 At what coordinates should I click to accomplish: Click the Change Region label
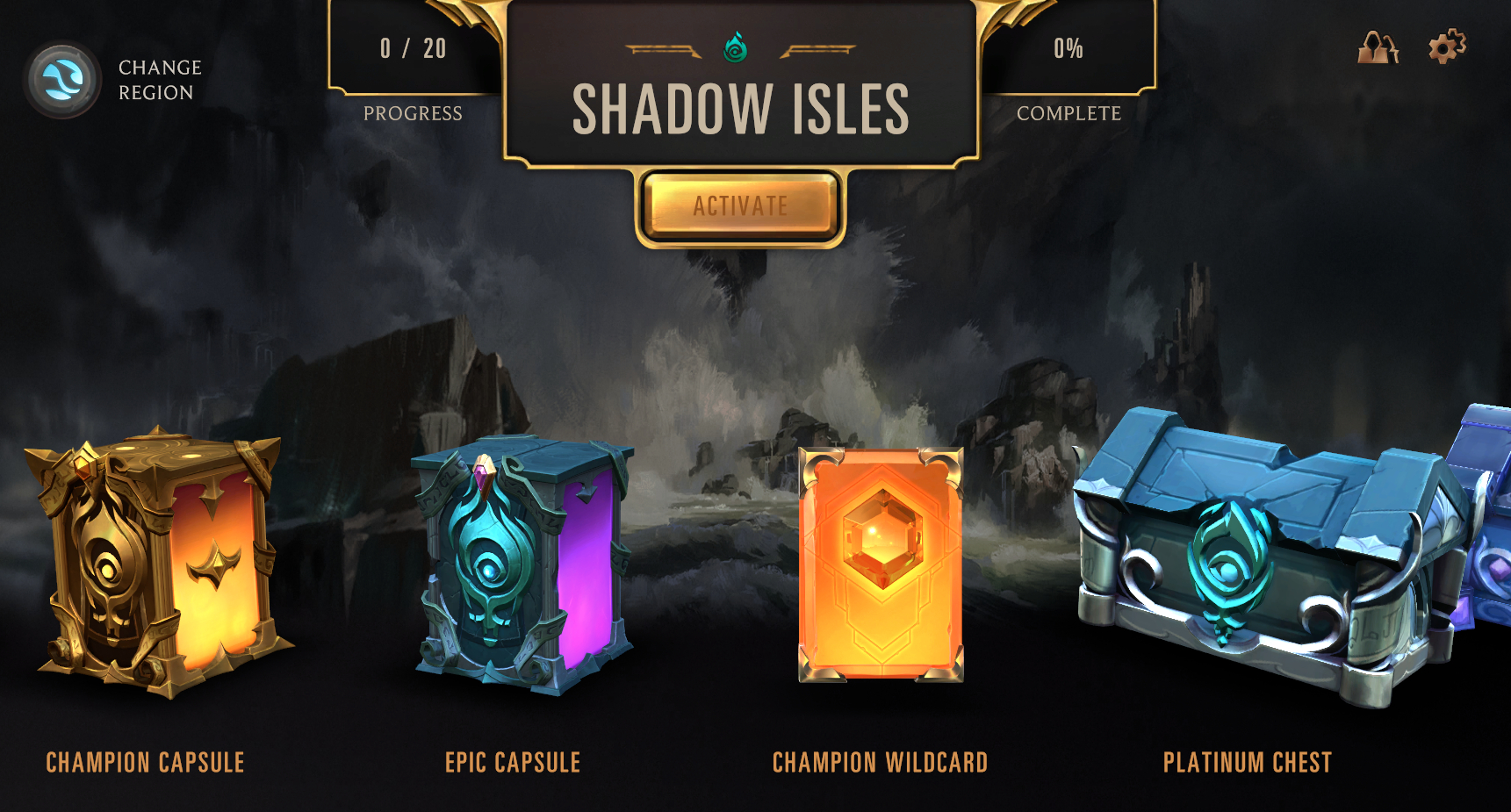(x=158, y=79)
